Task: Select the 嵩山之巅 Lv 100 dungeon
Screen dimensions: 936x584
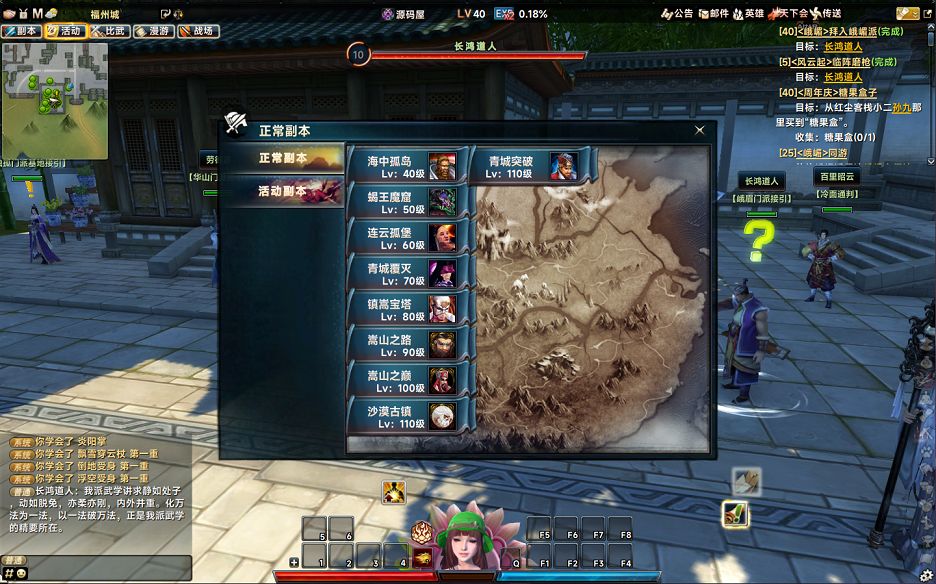Action: coord(406,380)
